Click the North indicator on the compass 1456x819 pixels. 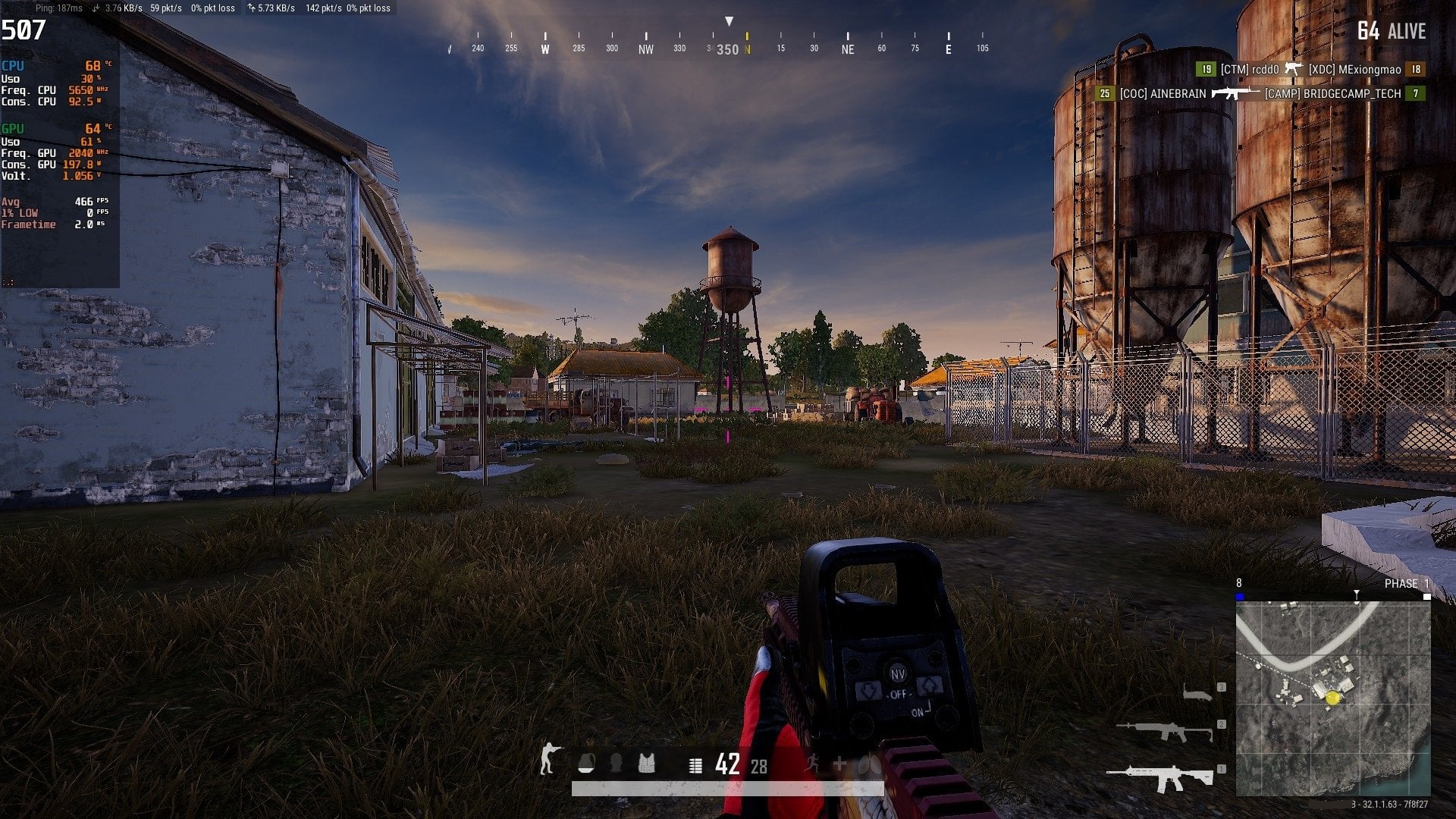pyautogui.click(x=747, y=47)
